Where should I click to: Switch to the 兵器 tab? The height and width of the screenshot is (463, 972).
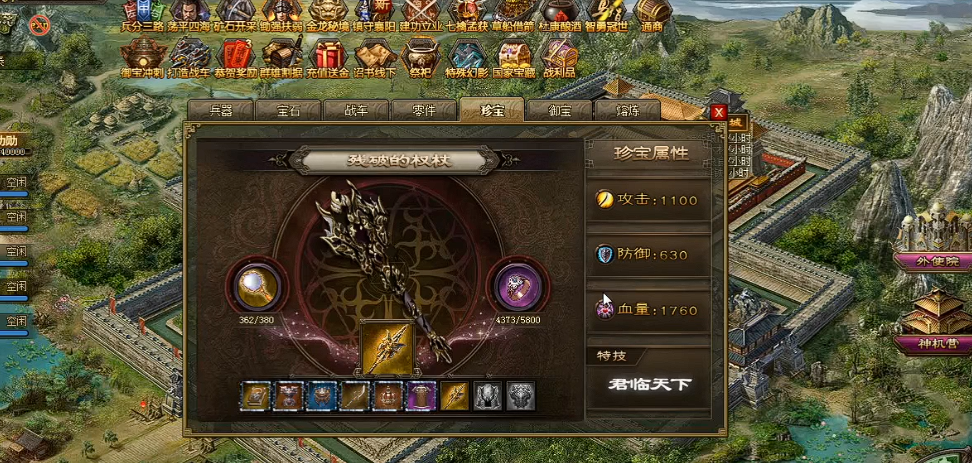tap(220, 111)
